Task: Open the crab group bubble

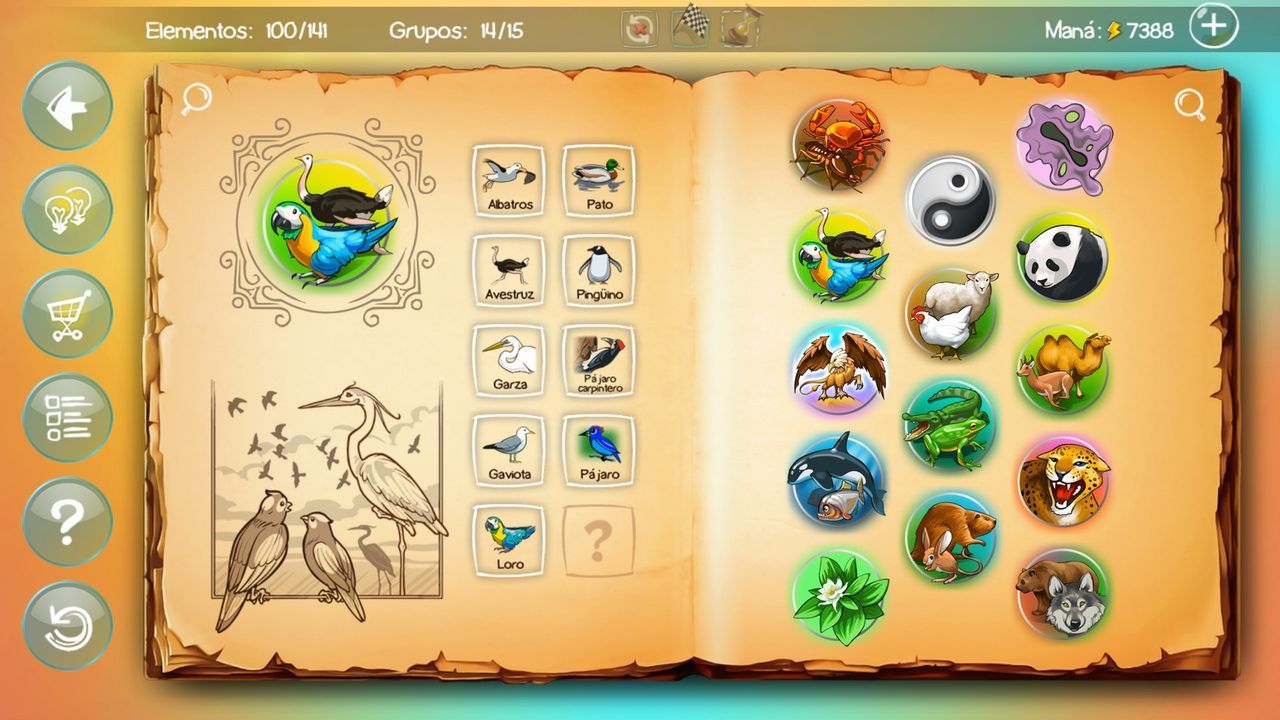Action: coord(838,145)
